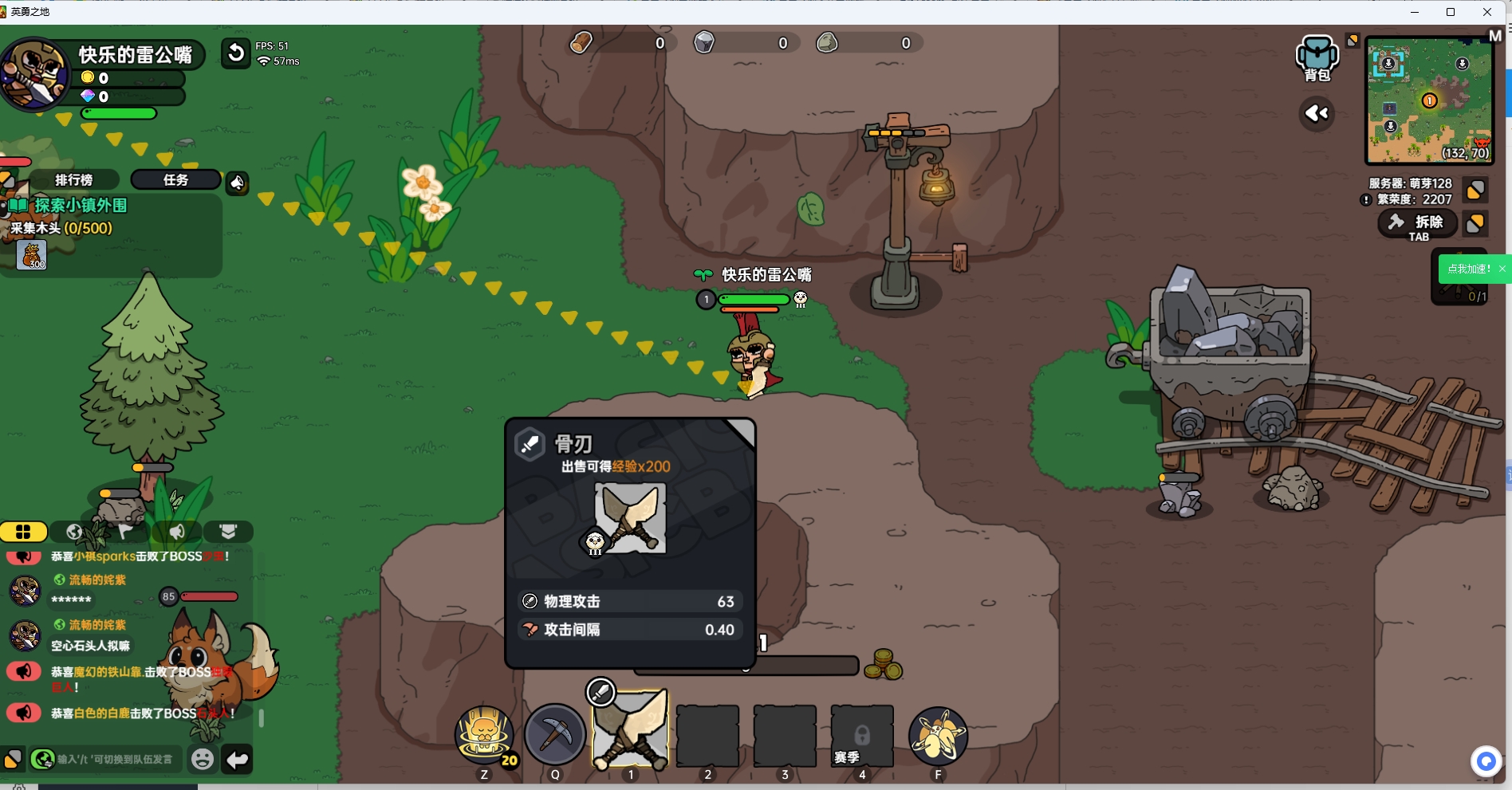Close the 点我加速 speed-up popup
Screen dimensions: 1512x790
pos(1502,269)
